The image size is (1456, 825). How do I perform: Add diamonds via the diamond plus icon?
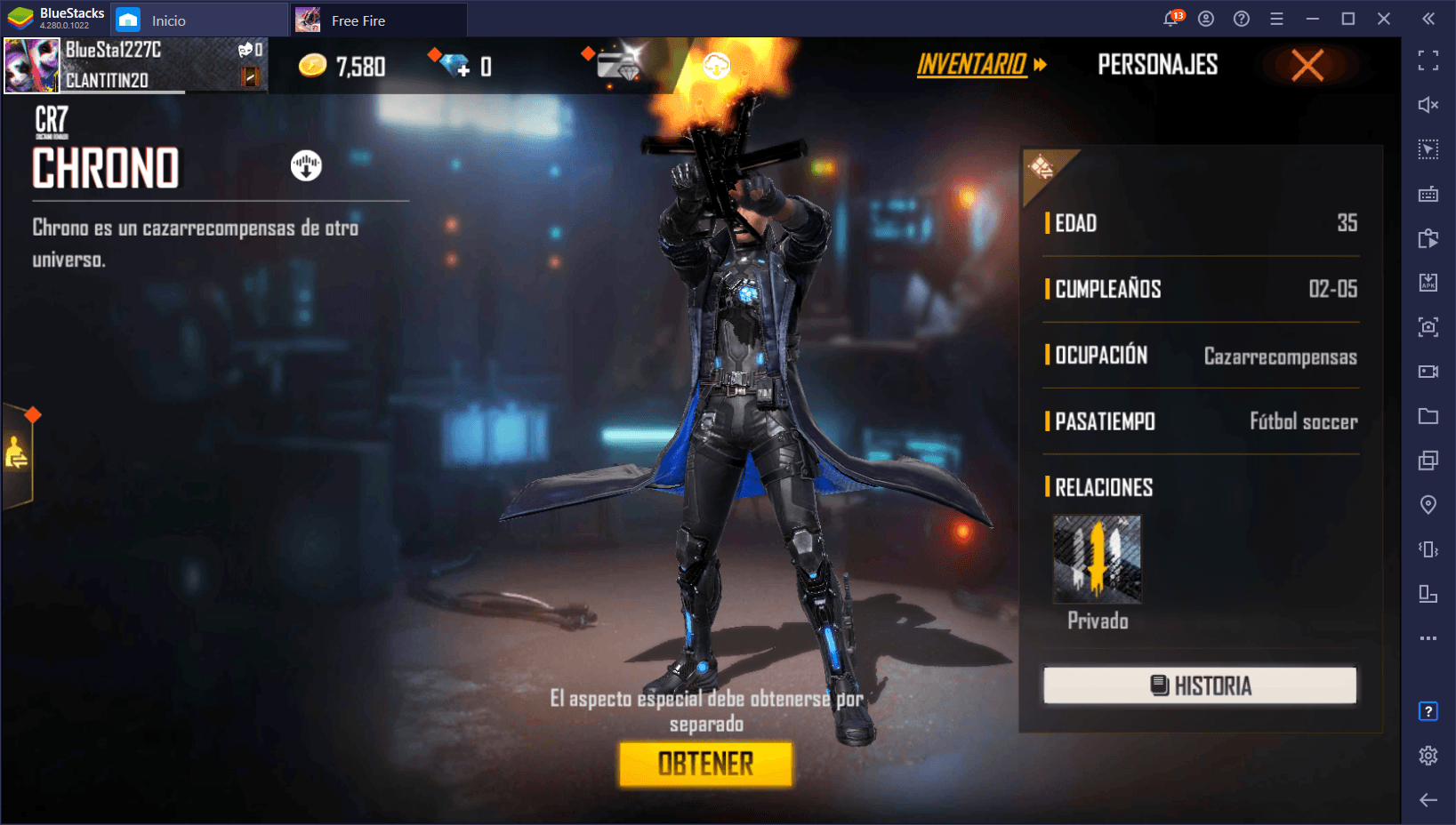[x=456, y=66]
